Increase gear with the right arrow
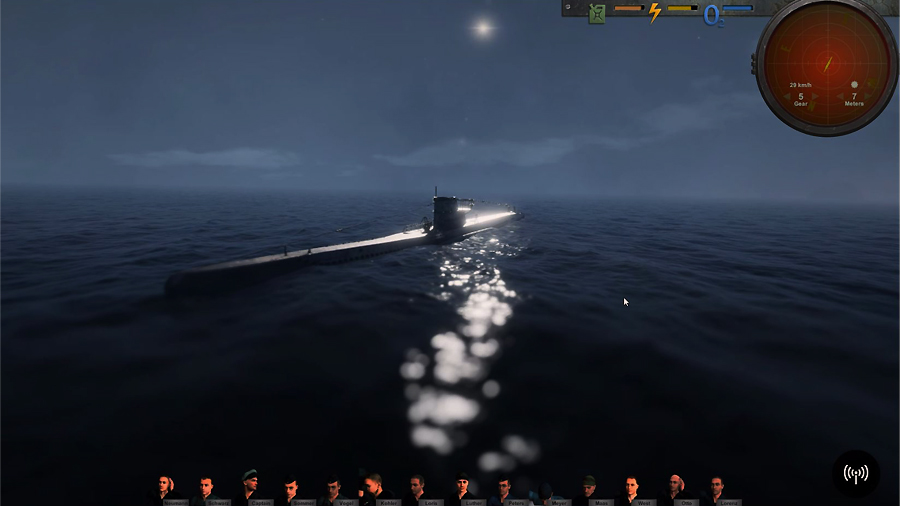900x506 pixels. point(815,96)
